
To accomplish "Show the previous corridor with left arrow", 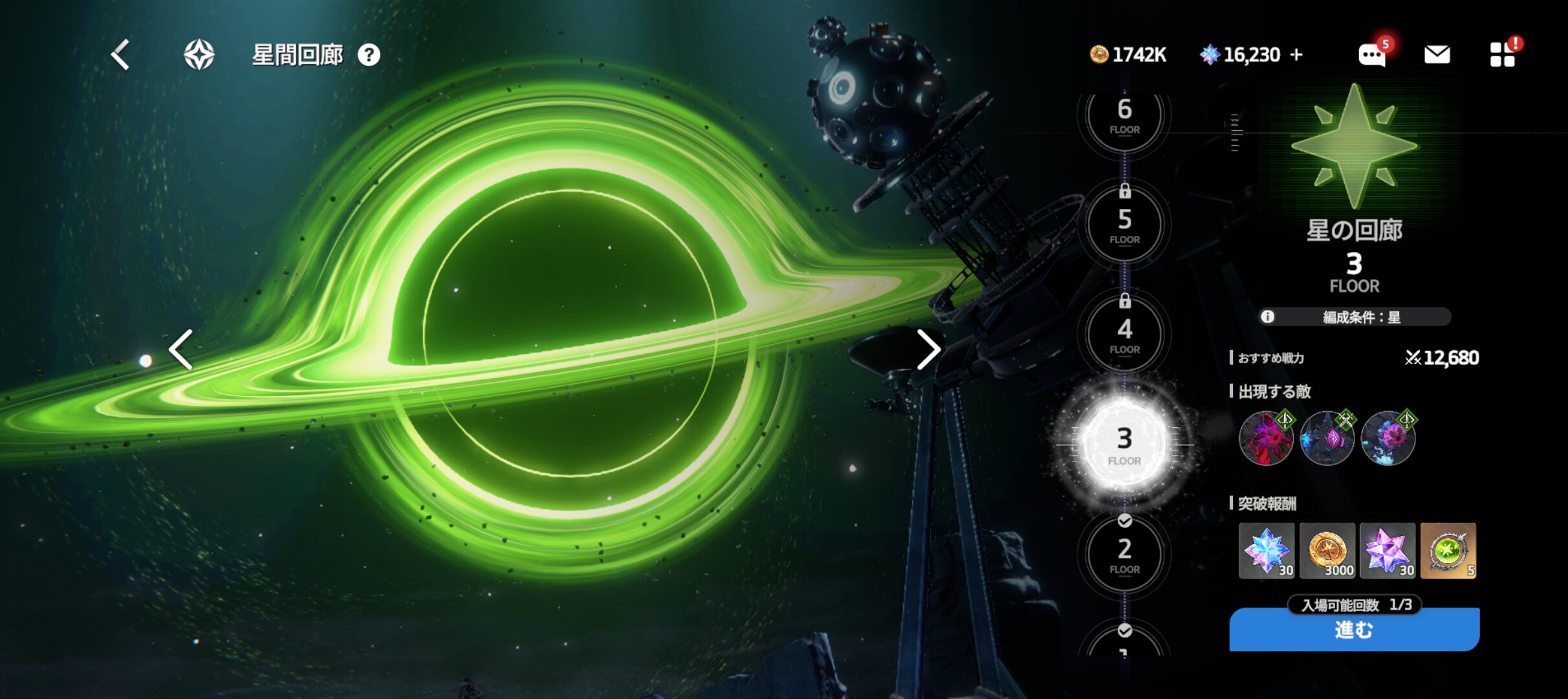I will tap(181, 349).
